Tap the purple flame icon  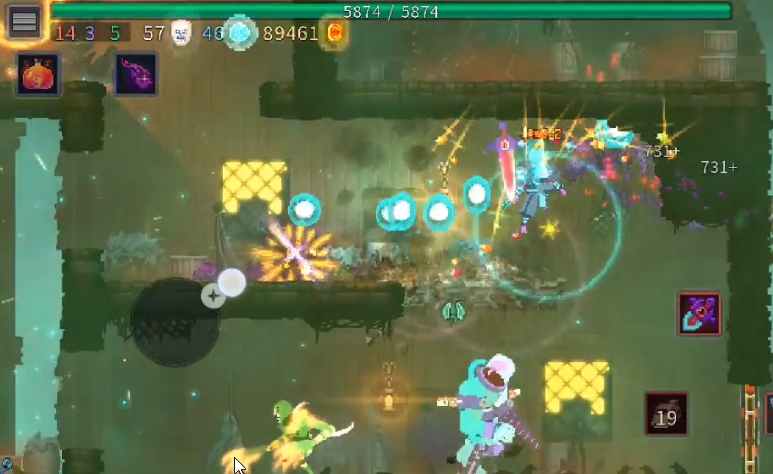[x=136, y=75]
